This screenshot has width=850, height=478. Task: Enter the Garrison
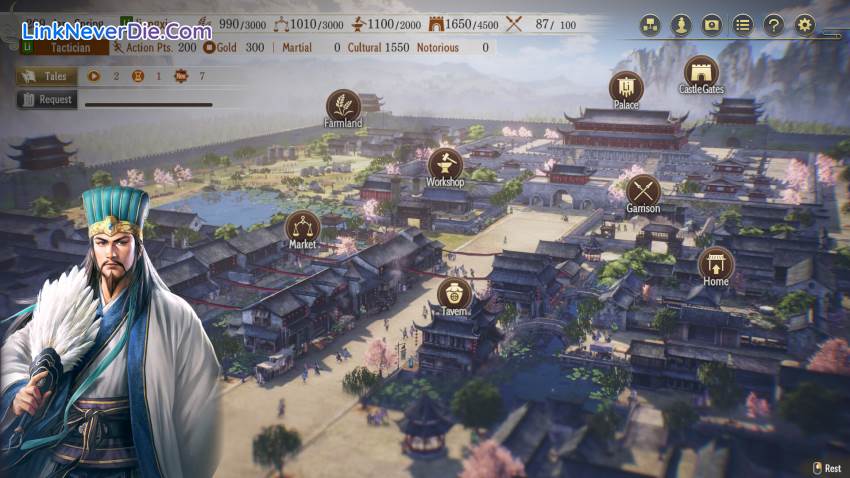[x=643, y=191]
